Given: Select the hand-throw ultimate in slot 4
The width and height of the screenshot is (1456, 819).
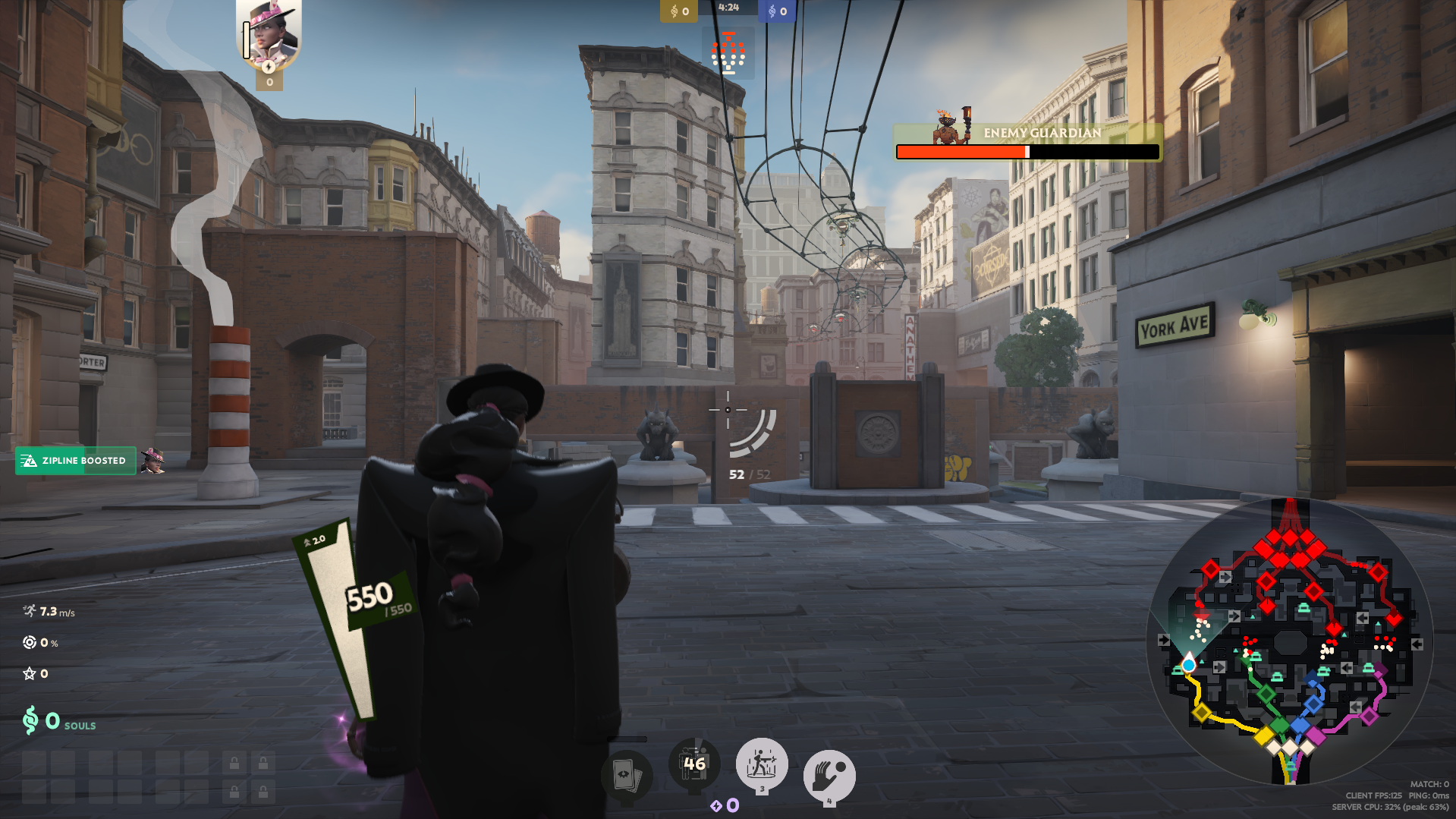Looking at the screenshot, I should (829, 776).
